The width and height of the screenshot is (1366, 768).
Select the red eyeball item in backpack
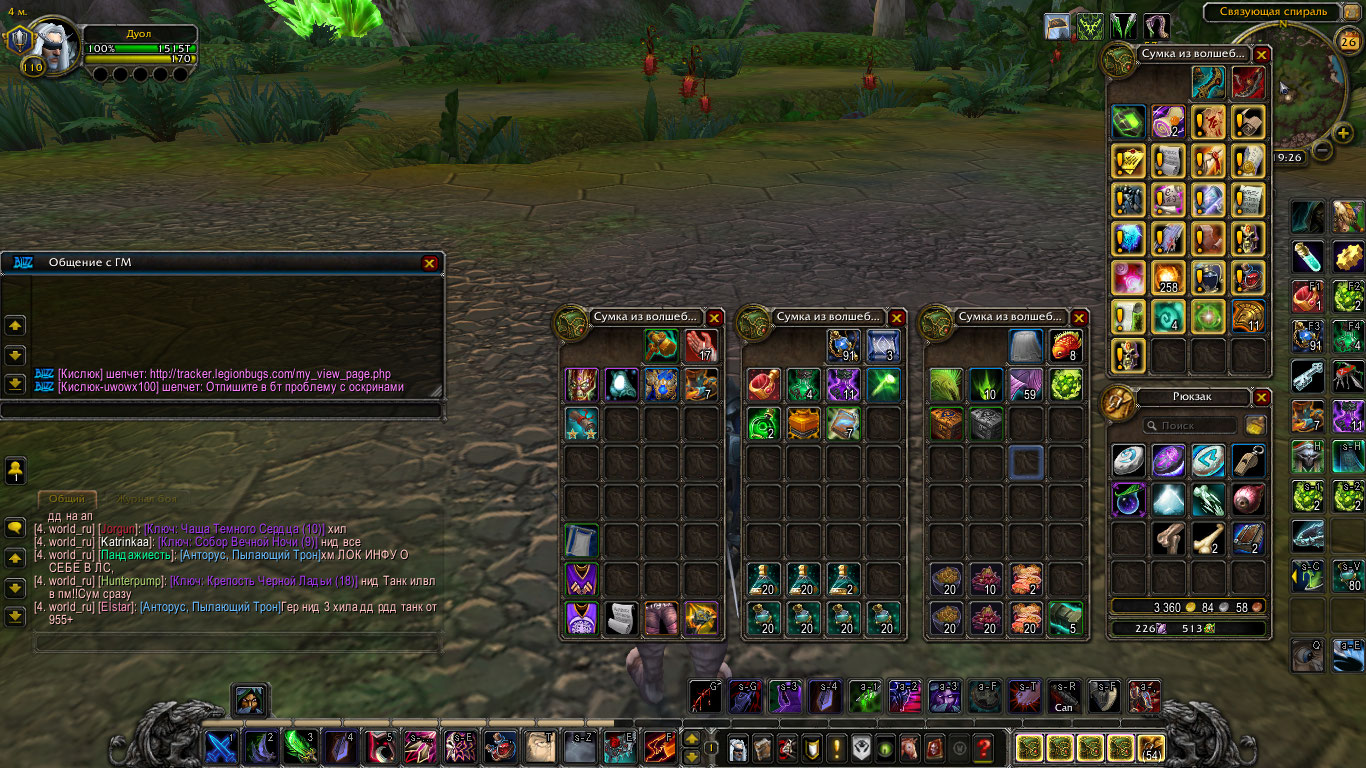(1248, 499)
